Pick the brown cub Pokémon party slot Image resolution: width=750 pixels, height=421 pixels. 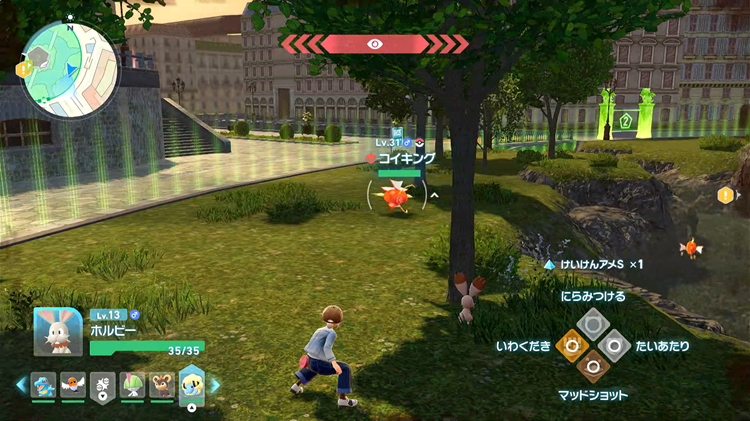tap(161, 385)
